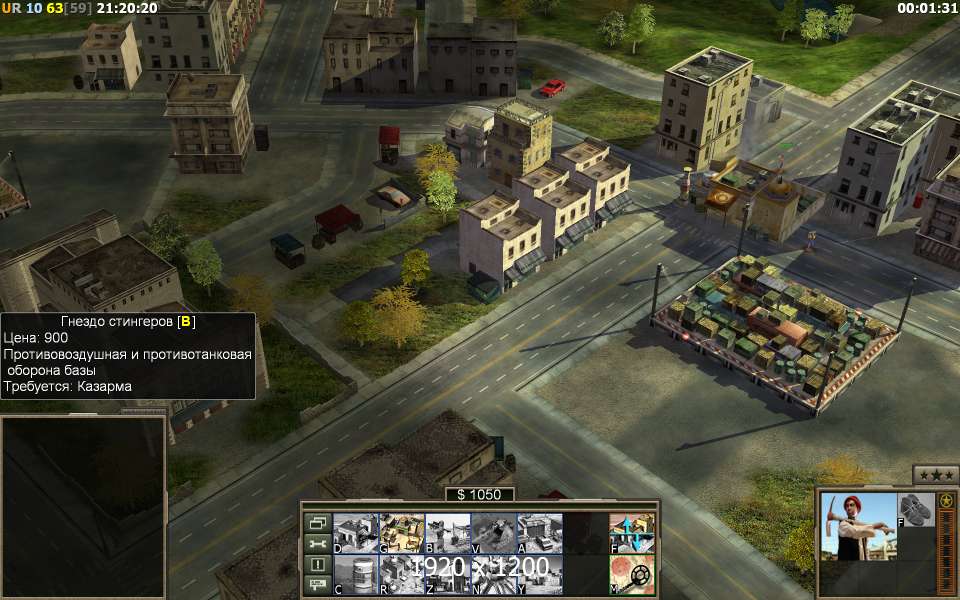Screen dimensions: 960x600
Task: Choose the building icon marked D
Action: point(354,533)
